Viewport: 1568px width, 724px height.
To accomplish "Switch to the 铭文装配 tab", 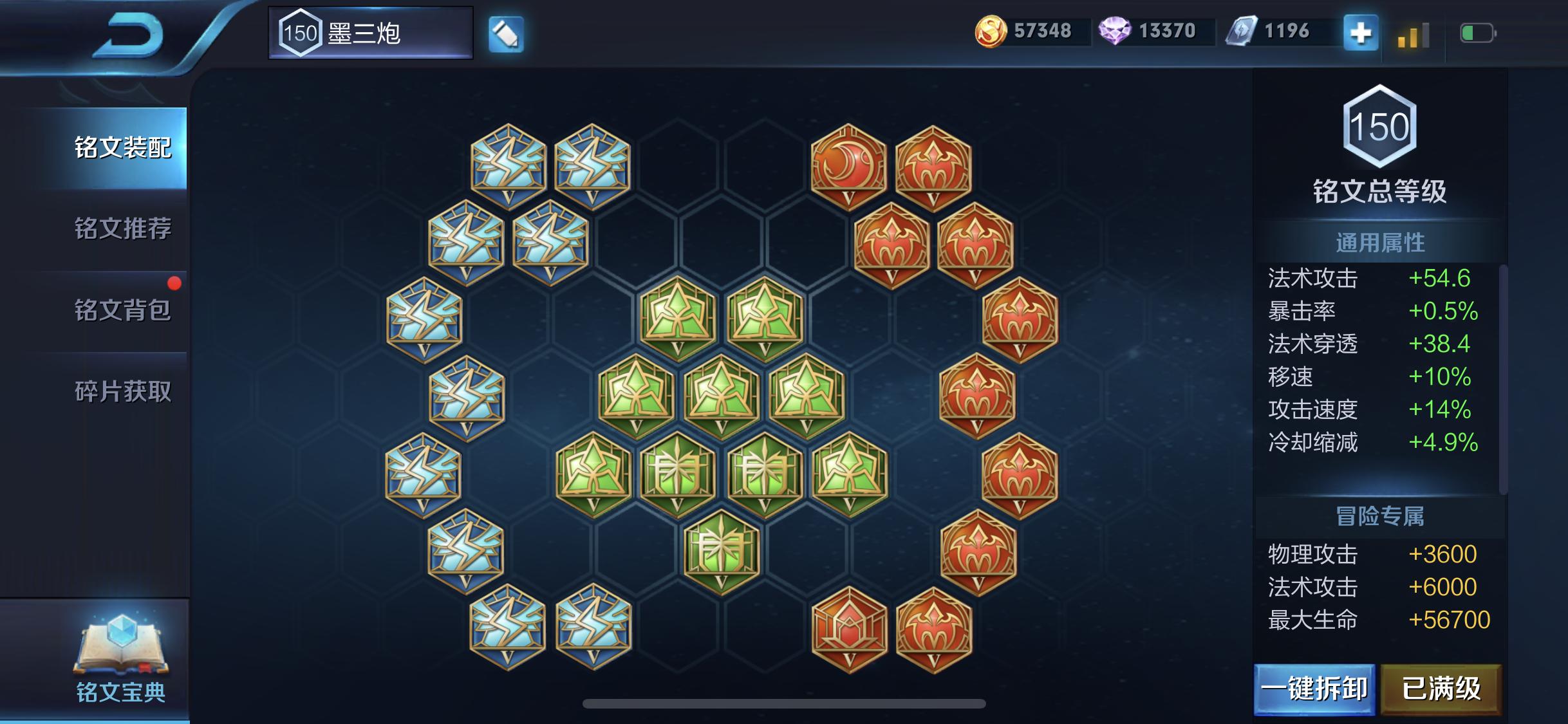I will [122, 148].
